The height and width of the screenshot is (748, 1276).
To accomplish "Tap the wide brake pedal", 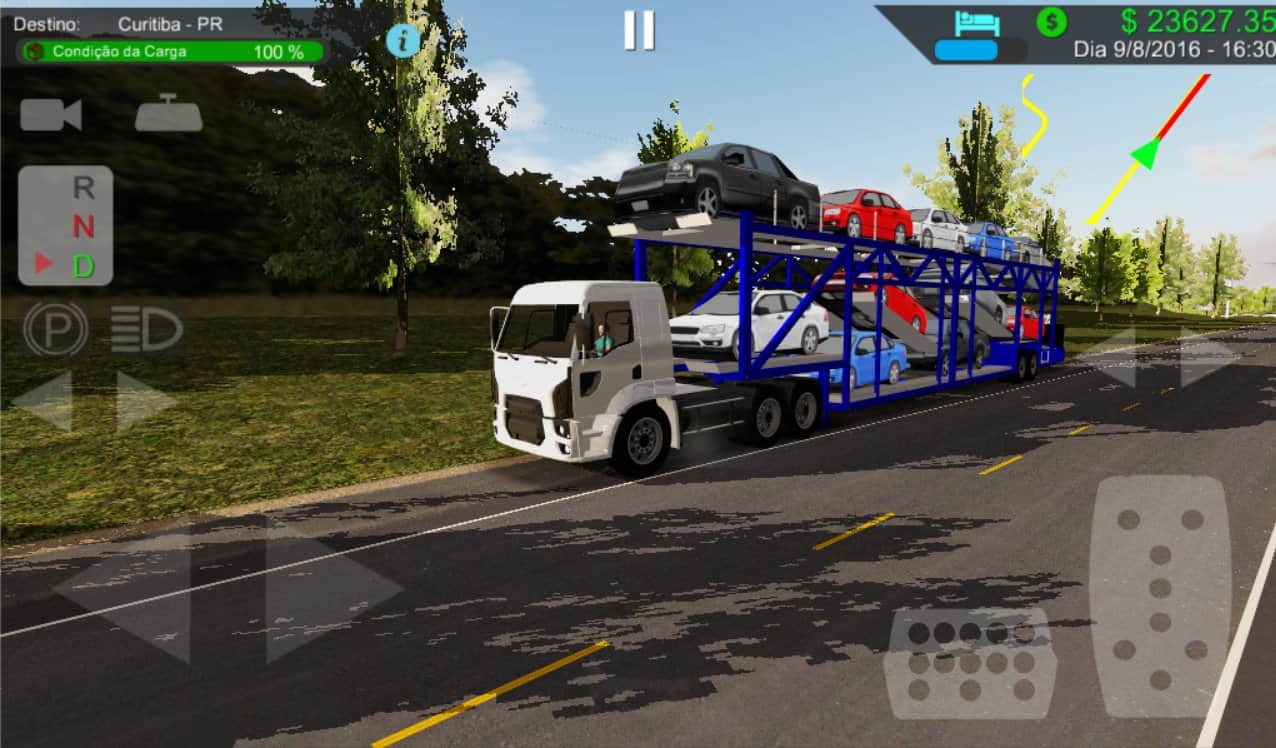I will pyautogui.click(x=969, y=662).
